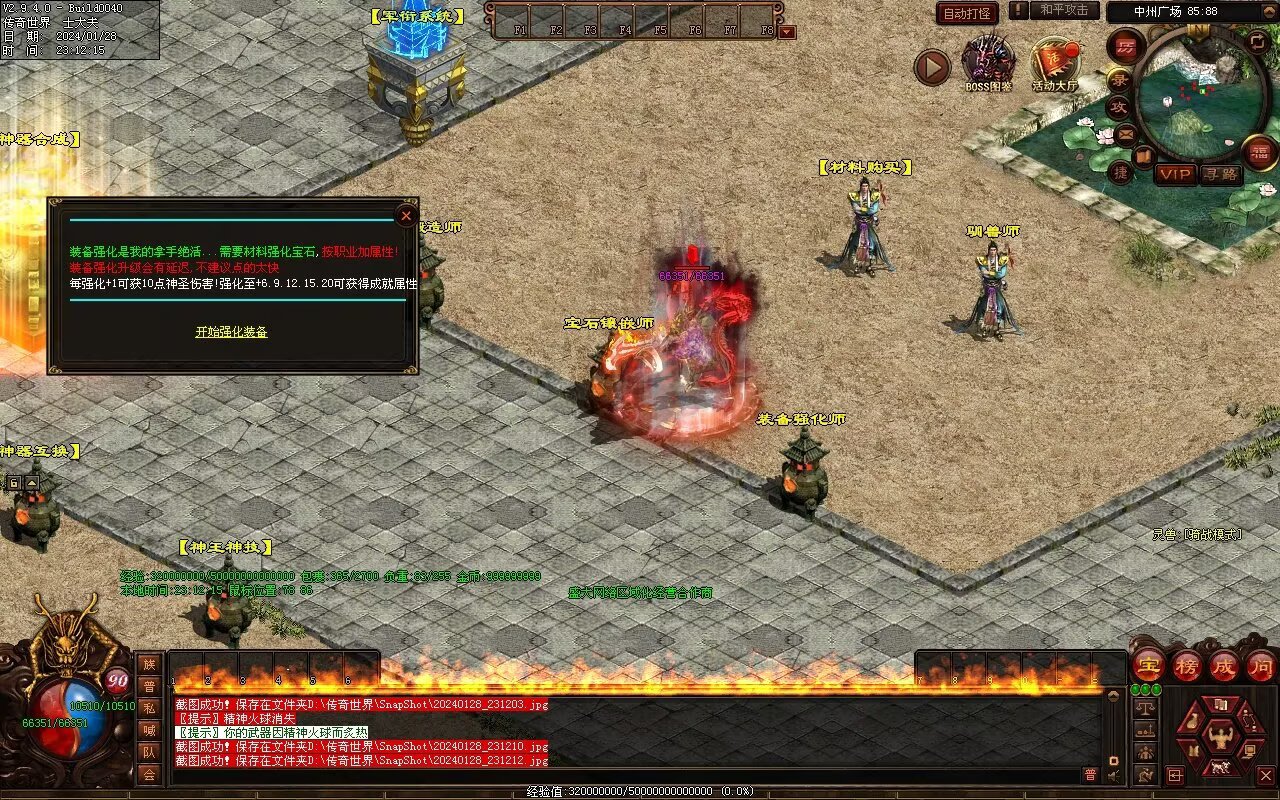This screenshot has width=1280, height=800.
Task: Select the 队 team chat channel
Action: point(149,752)
